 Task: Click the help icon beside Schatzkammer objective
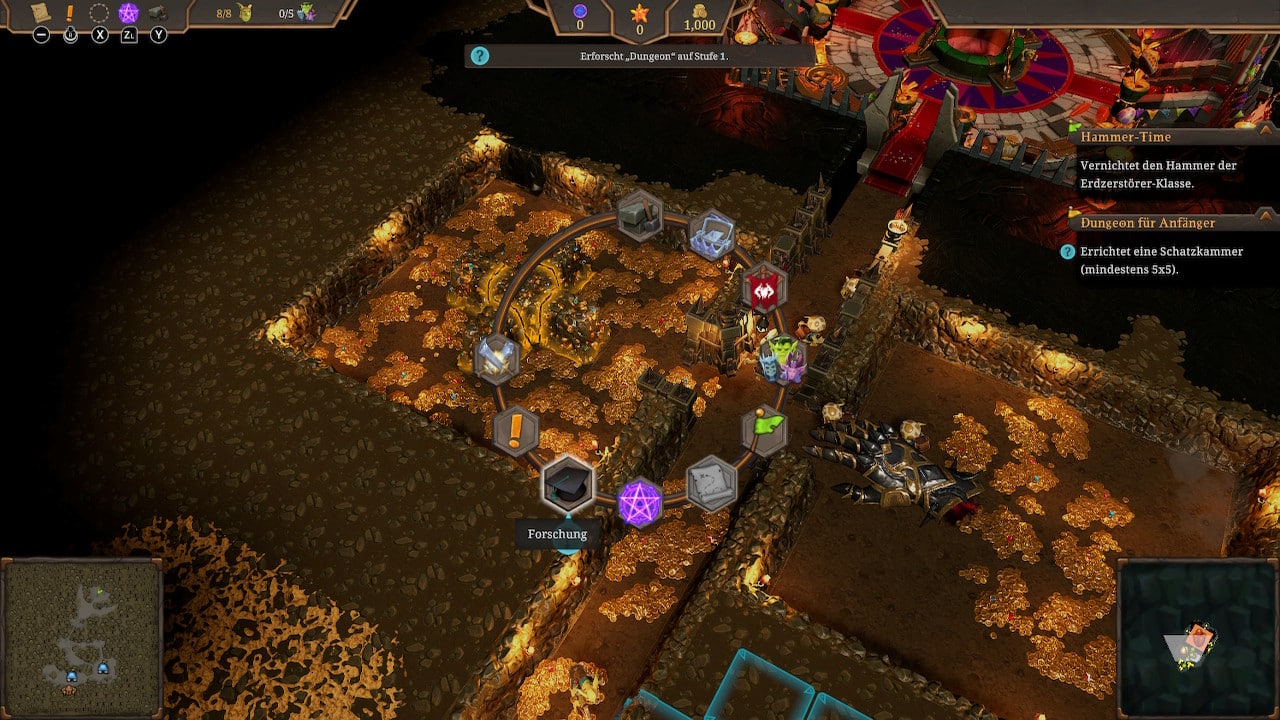pyautogui.click(x=1067, y=252)
